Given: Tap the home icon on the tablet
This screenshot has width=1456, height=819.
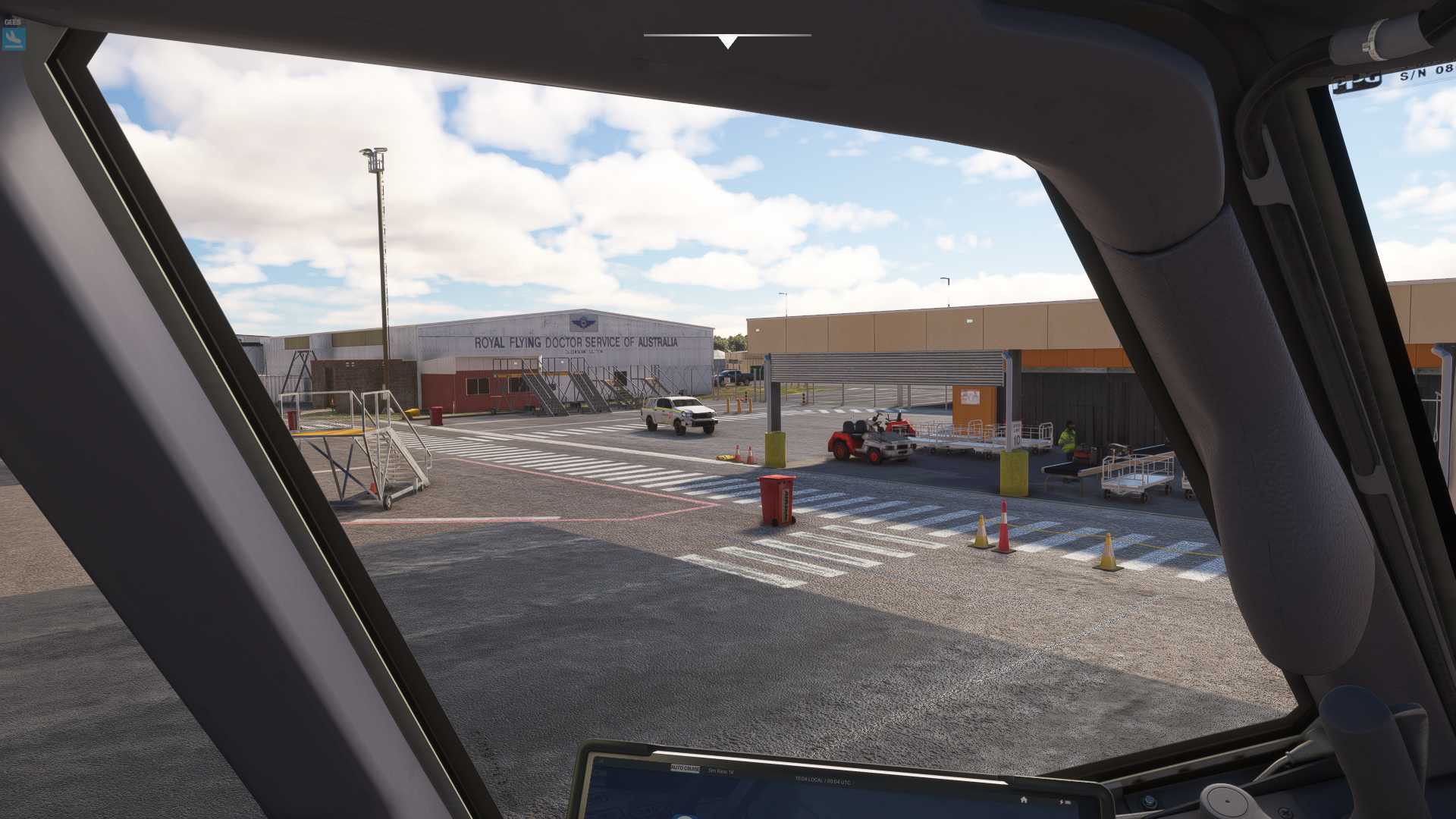Looking at the screenshot, I should 1023,799.
